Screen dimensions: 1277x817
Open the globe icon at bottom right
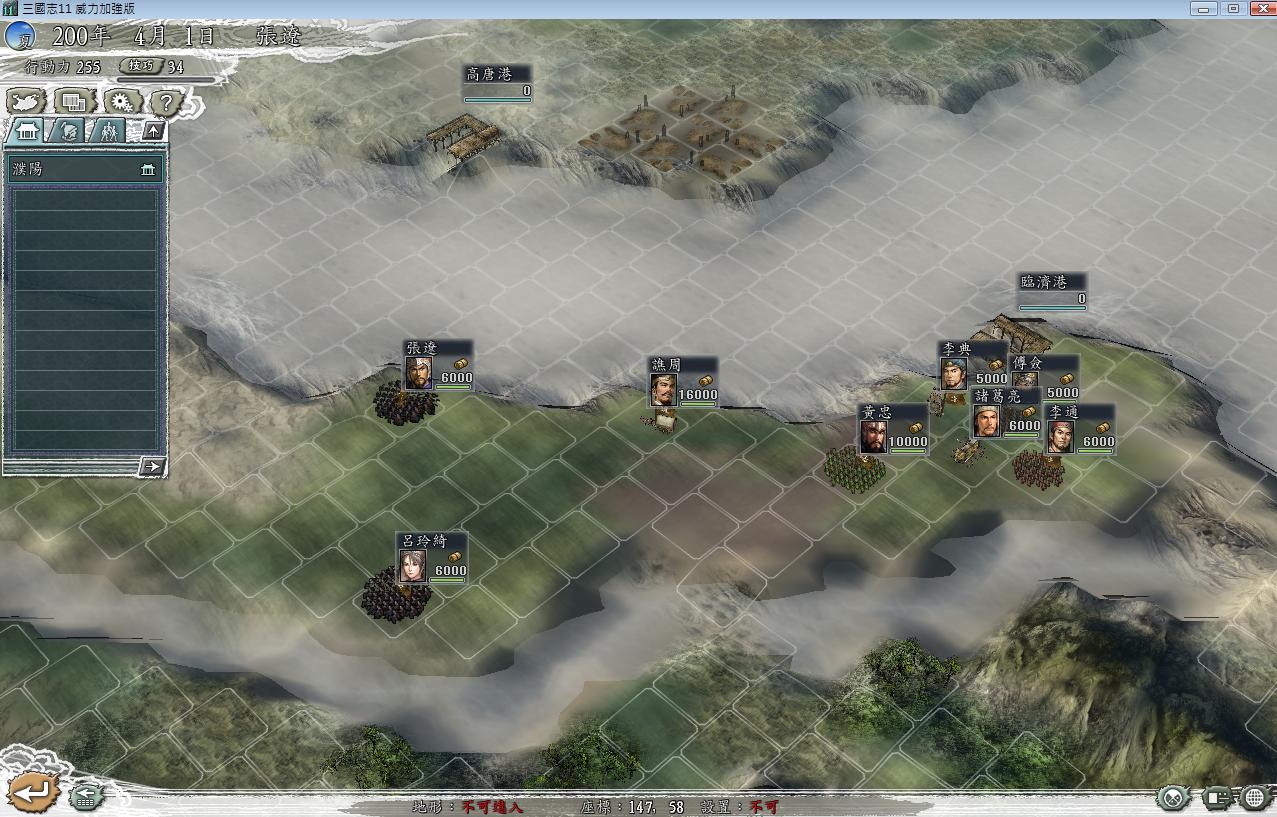[1255, 797]
